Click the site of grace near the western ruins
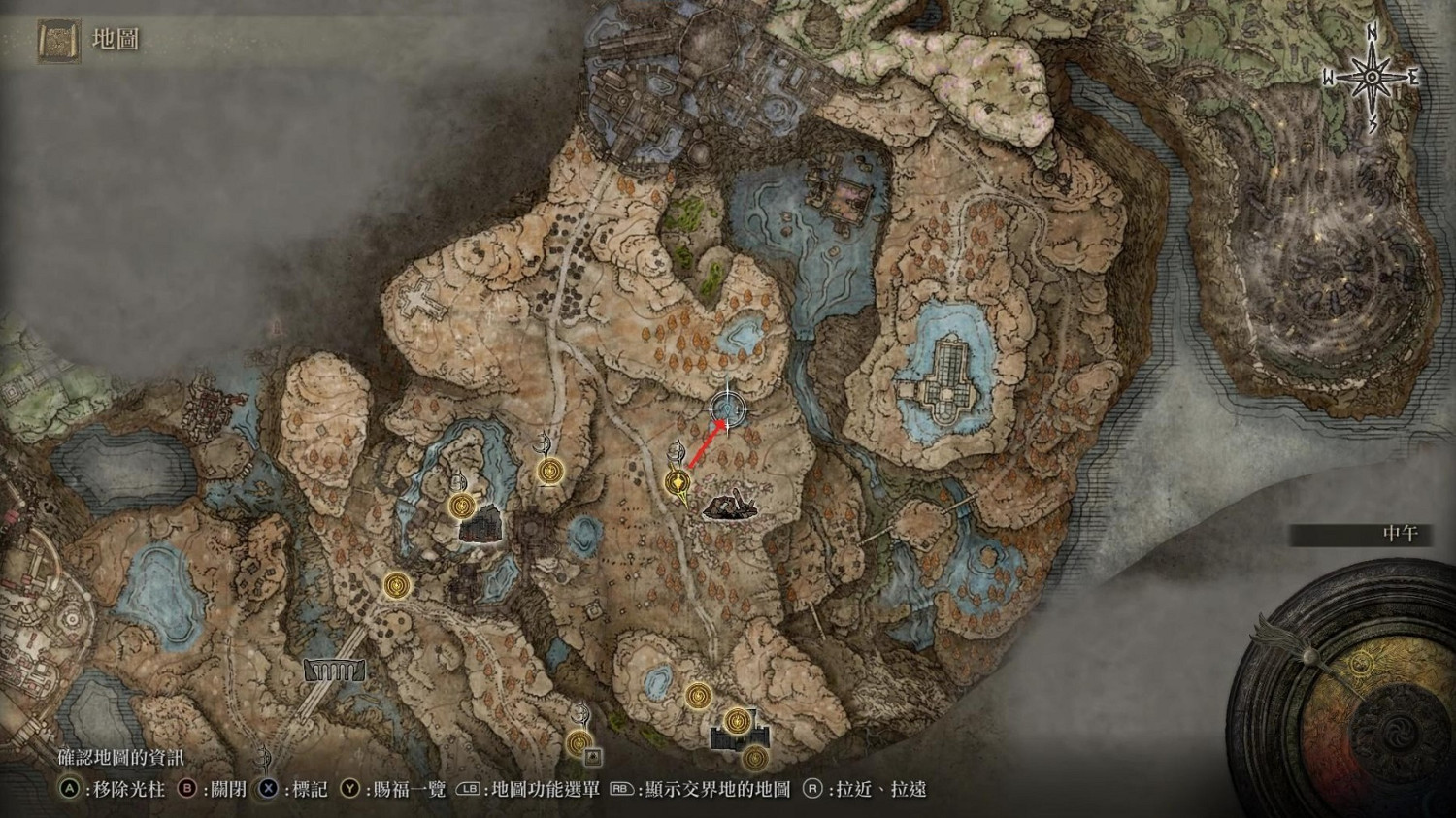 (x=463, y=505)
